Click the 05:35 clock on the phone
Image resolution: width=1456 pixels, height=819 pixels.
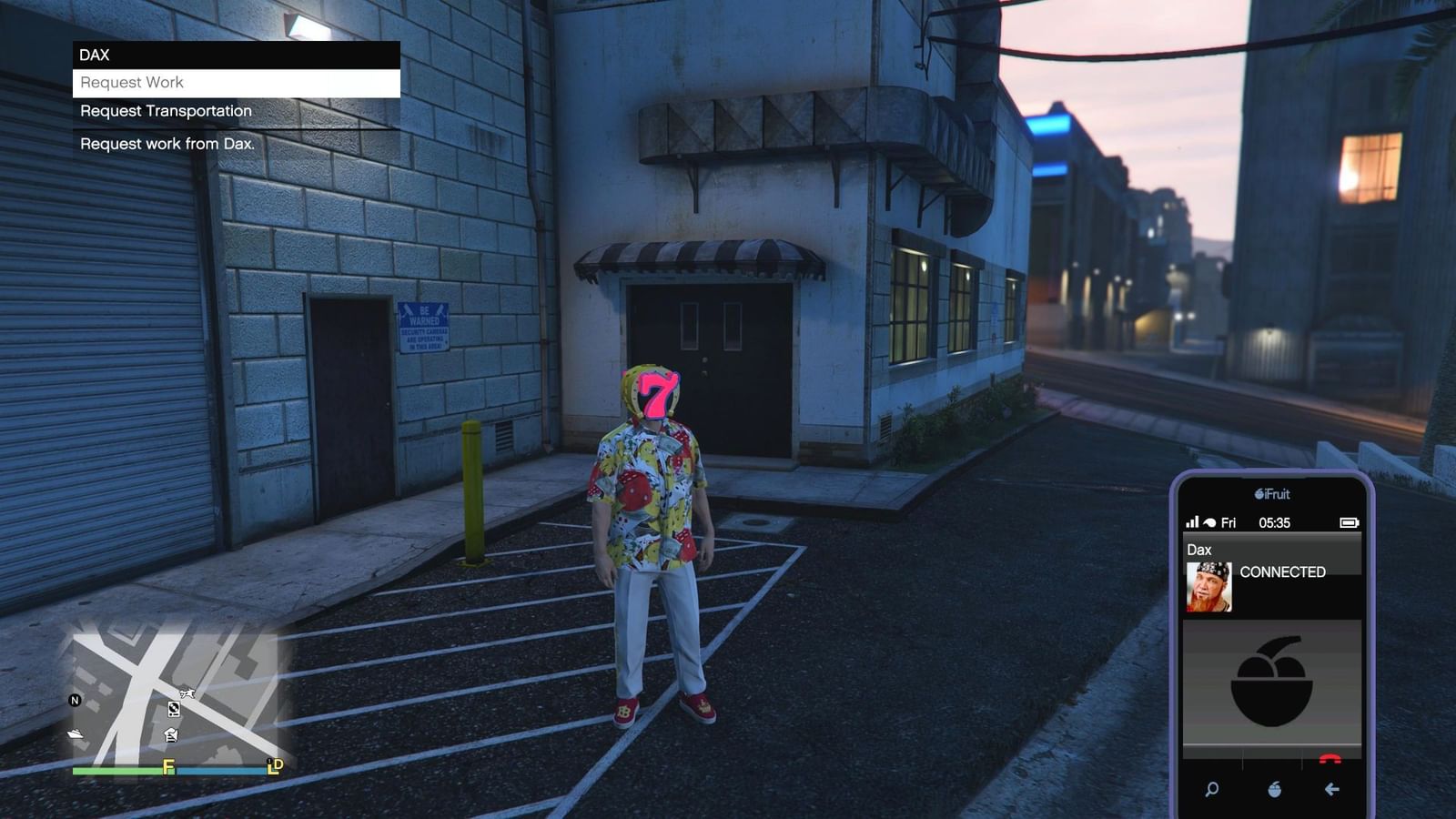click(1276, 522)
